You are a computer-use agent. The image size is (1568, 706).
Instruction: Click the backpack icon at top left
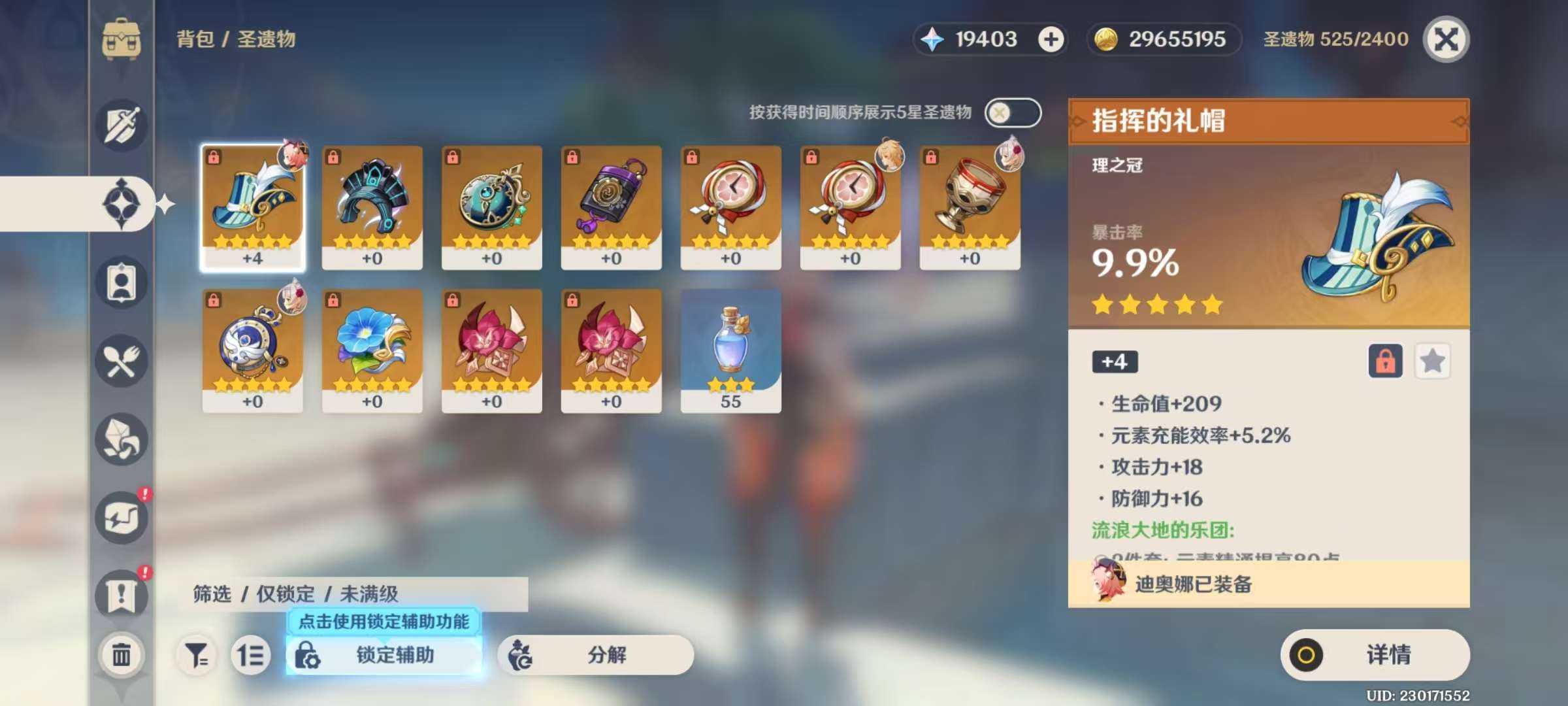[x=121, y=39]
